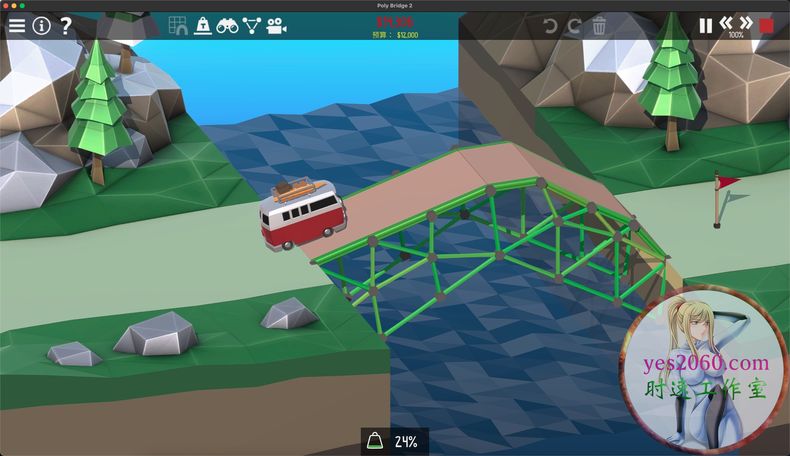Redo the last undone action
This screenshot has width=790, height=456.
pos(574,26)
